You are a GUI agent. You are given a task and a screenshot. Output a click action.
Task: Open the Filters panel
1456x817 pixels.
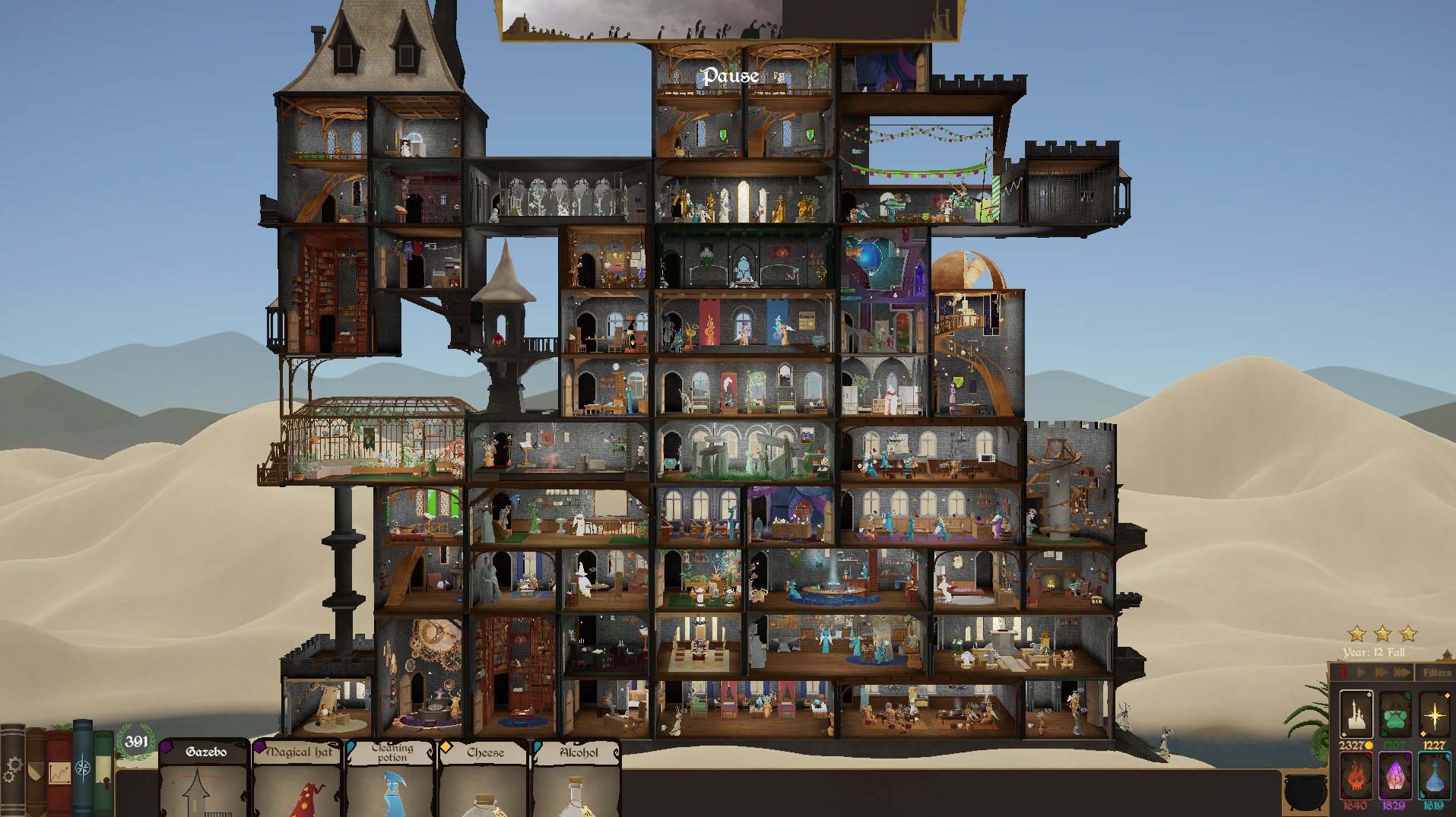tap(1436, 673)
